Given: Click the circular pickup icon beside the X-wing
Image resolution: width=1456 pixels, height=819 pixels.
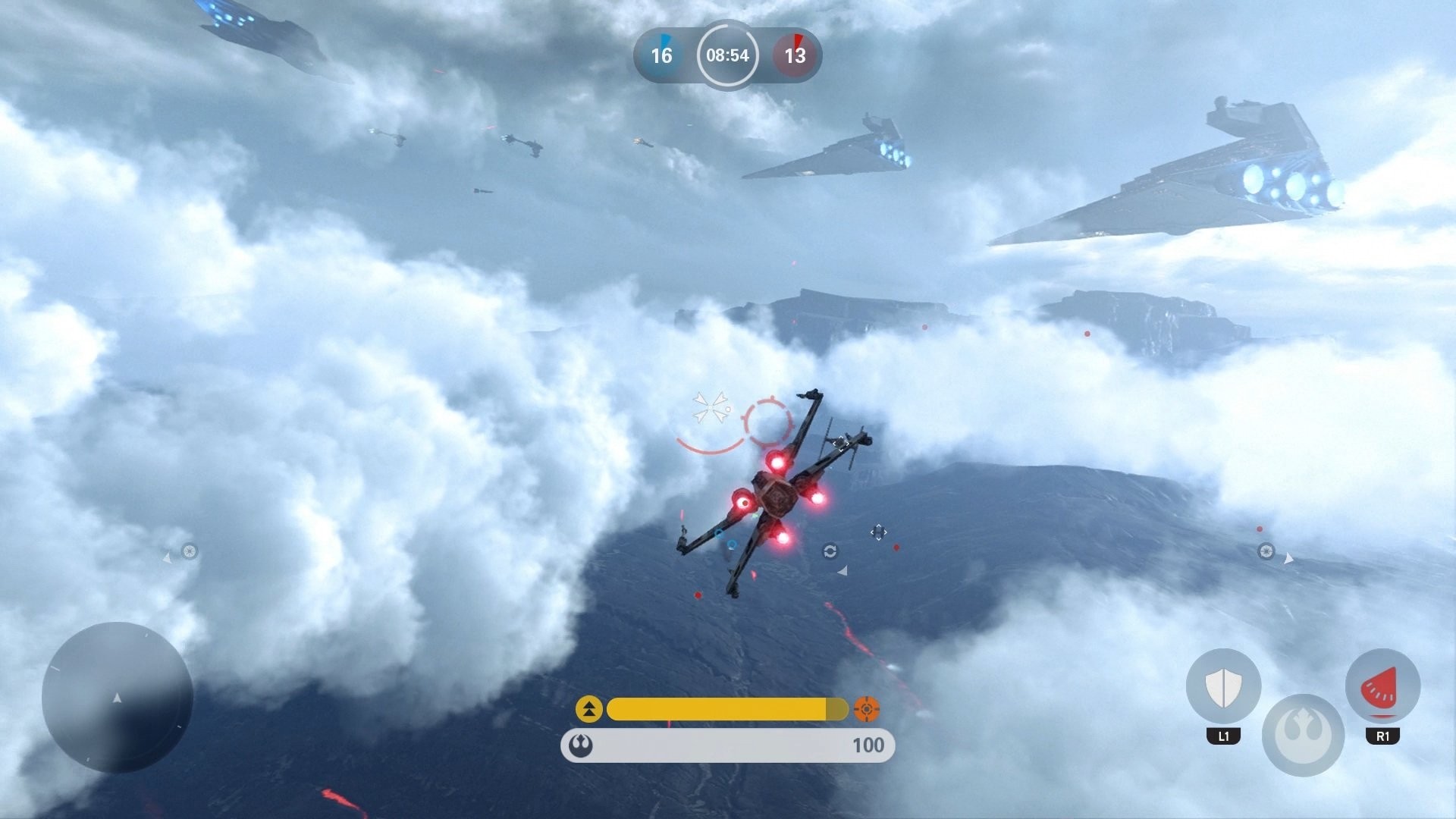Looking at the screenshot, I should pos(831,551).
